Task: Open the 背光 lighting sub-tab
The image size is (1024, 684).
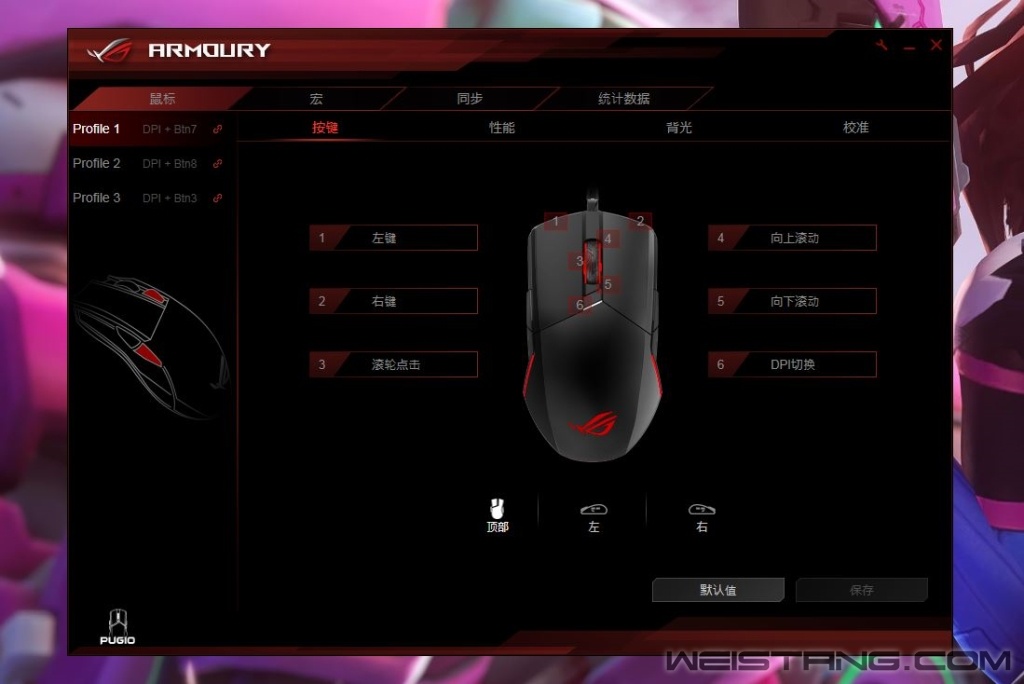Action: (x=679, y=128)
